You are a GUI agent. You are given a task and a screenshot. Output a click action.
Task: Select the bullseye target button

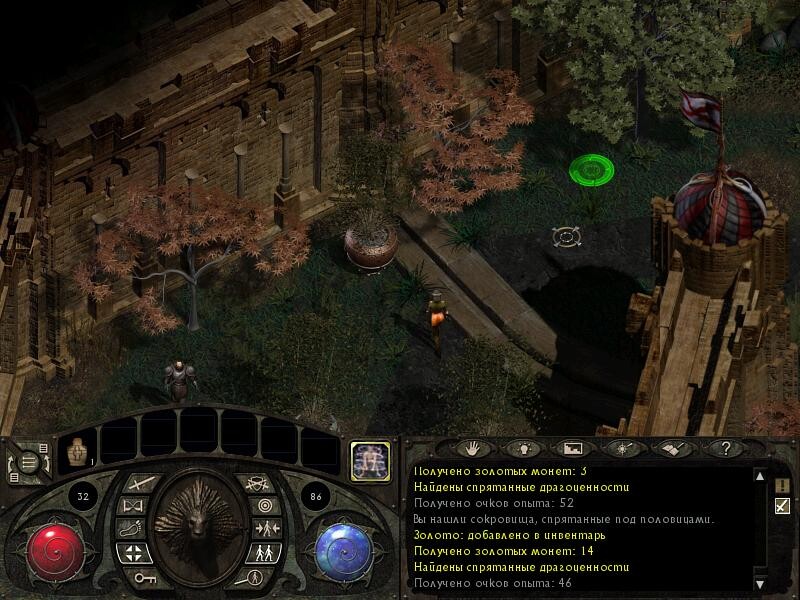click(264, 505)
